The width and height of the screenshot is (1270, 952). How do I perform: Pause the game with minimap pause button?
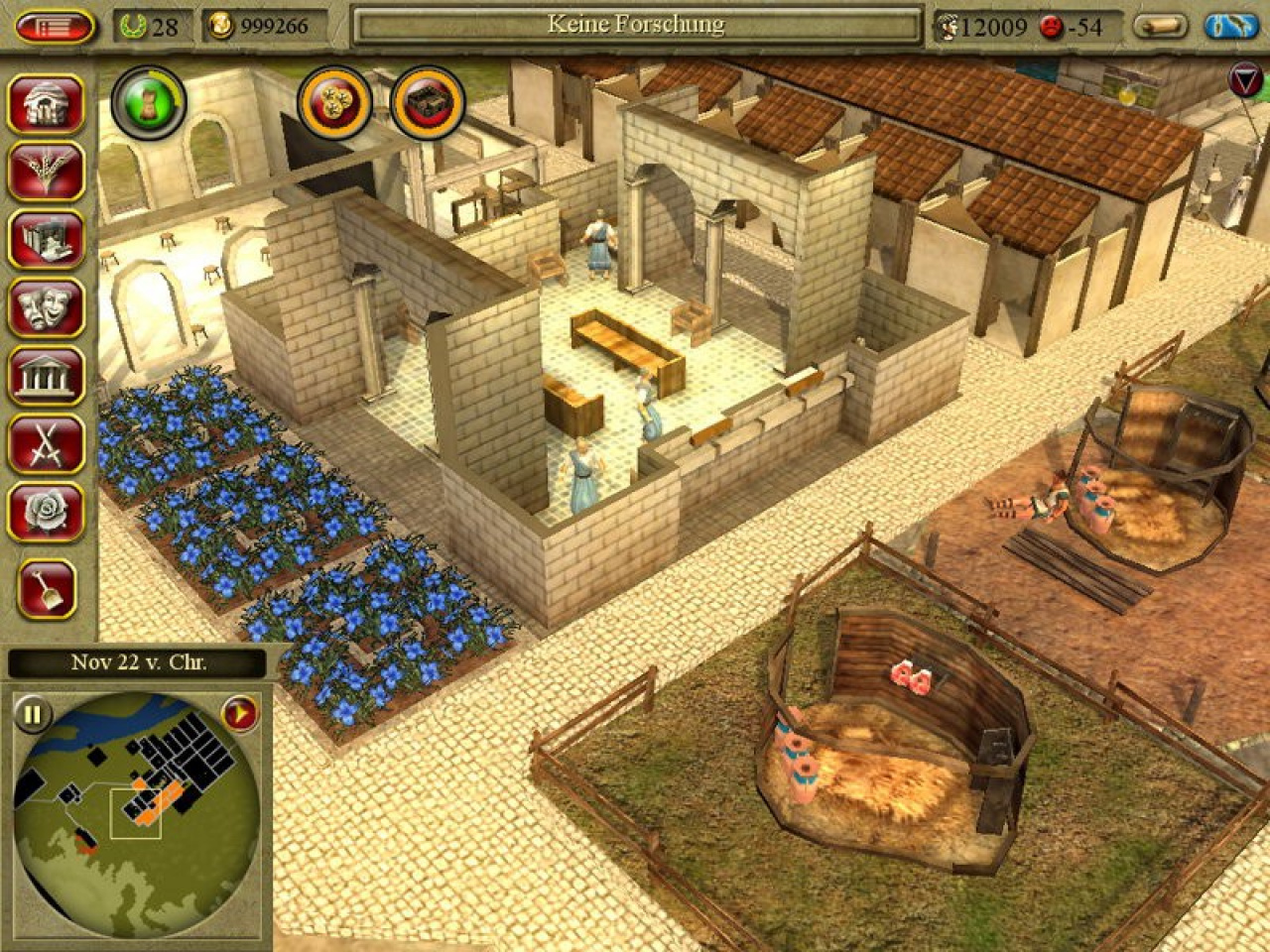[33, 713]
